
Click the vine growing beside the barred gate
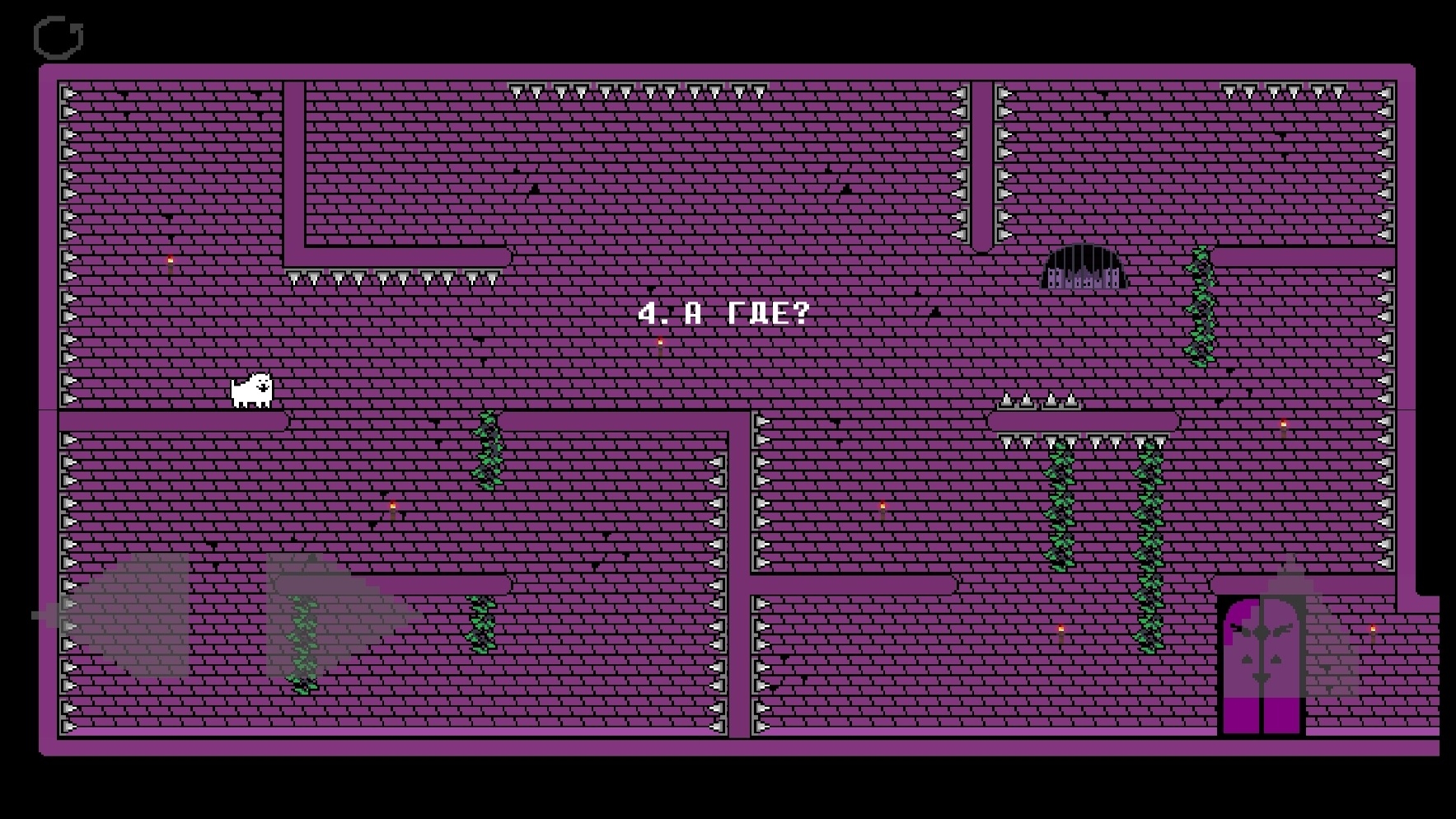1200,305
